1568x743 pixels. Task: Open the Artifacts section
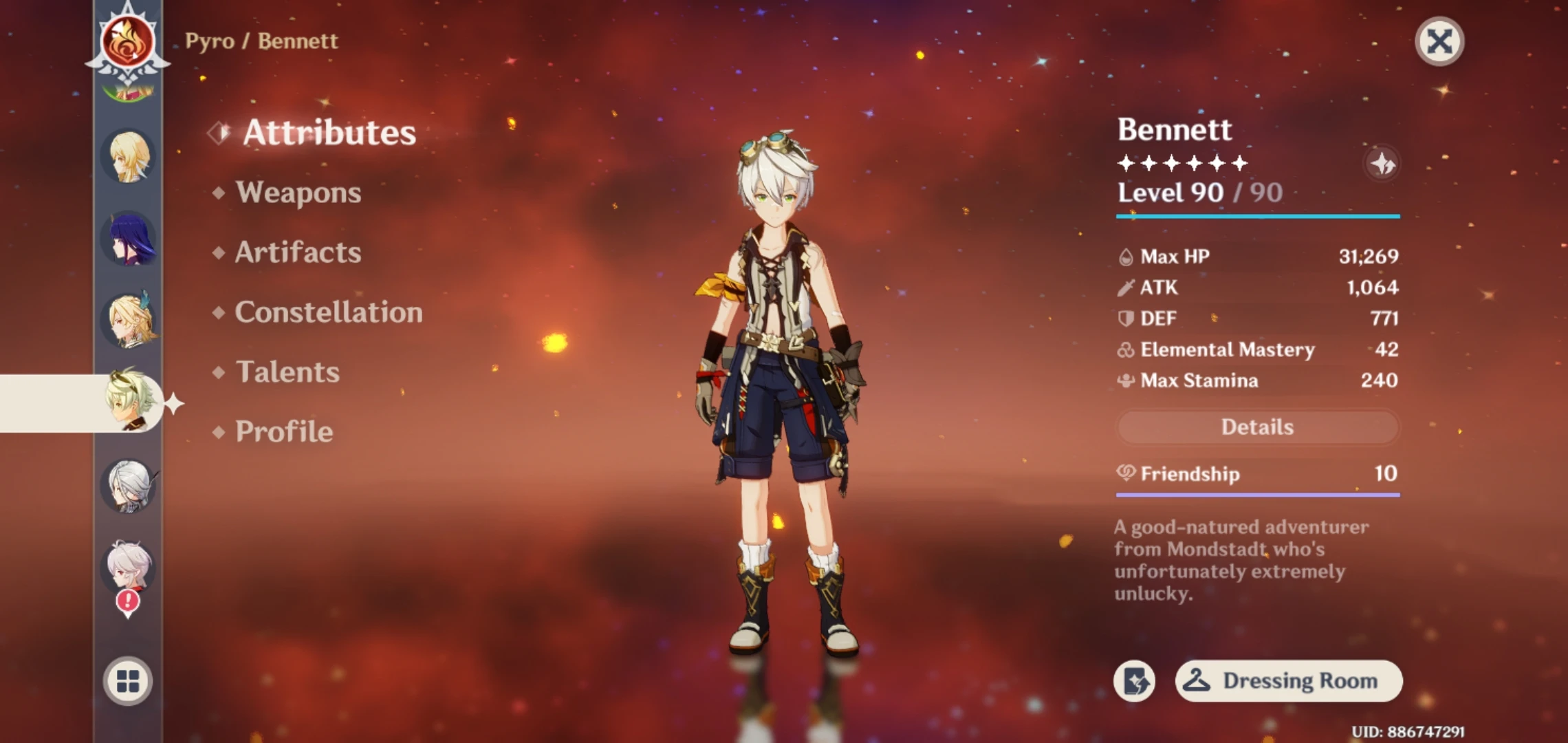point(297,252)
